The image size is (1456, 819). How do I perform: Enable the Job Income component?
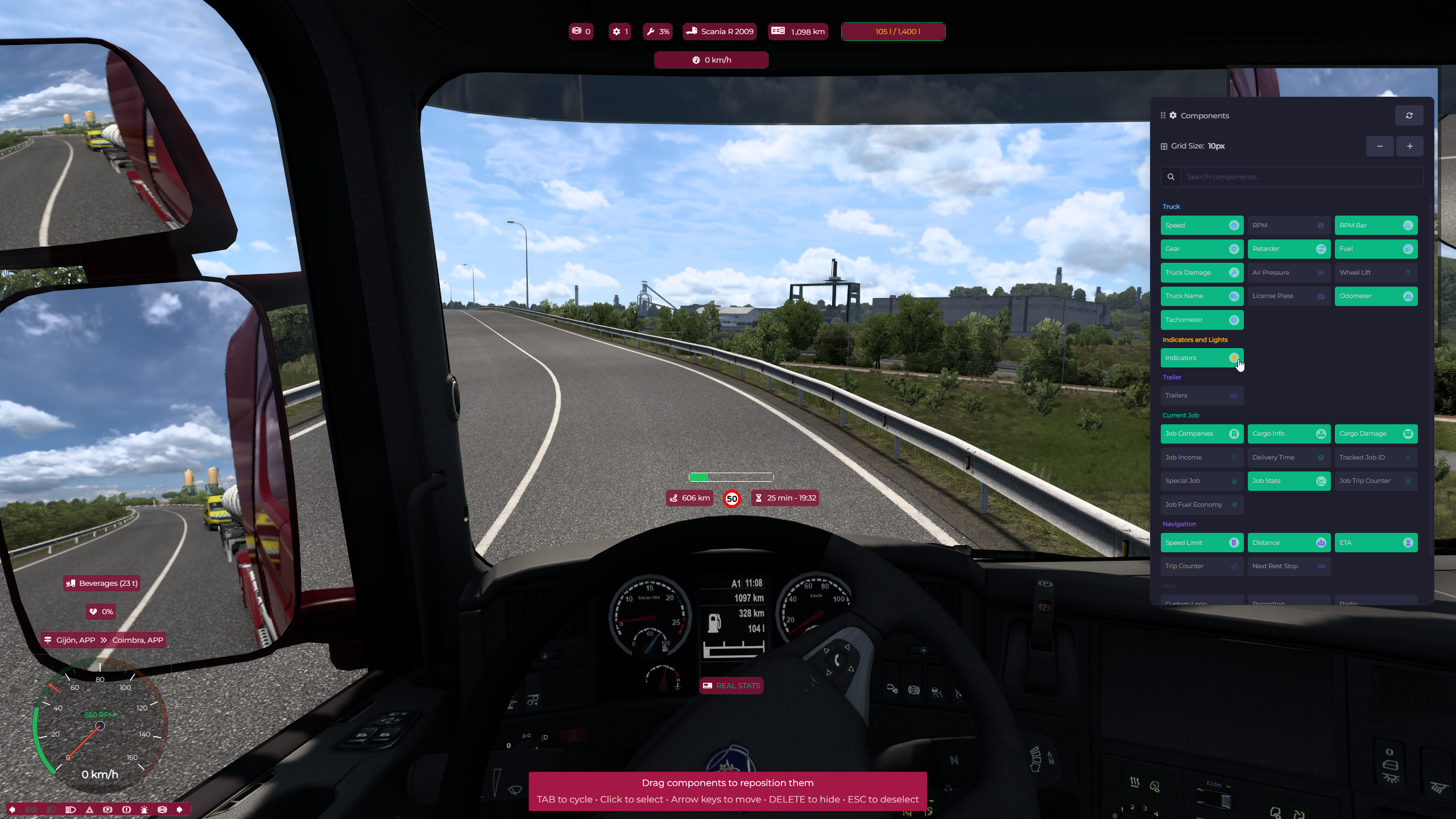pos(1201,457)
